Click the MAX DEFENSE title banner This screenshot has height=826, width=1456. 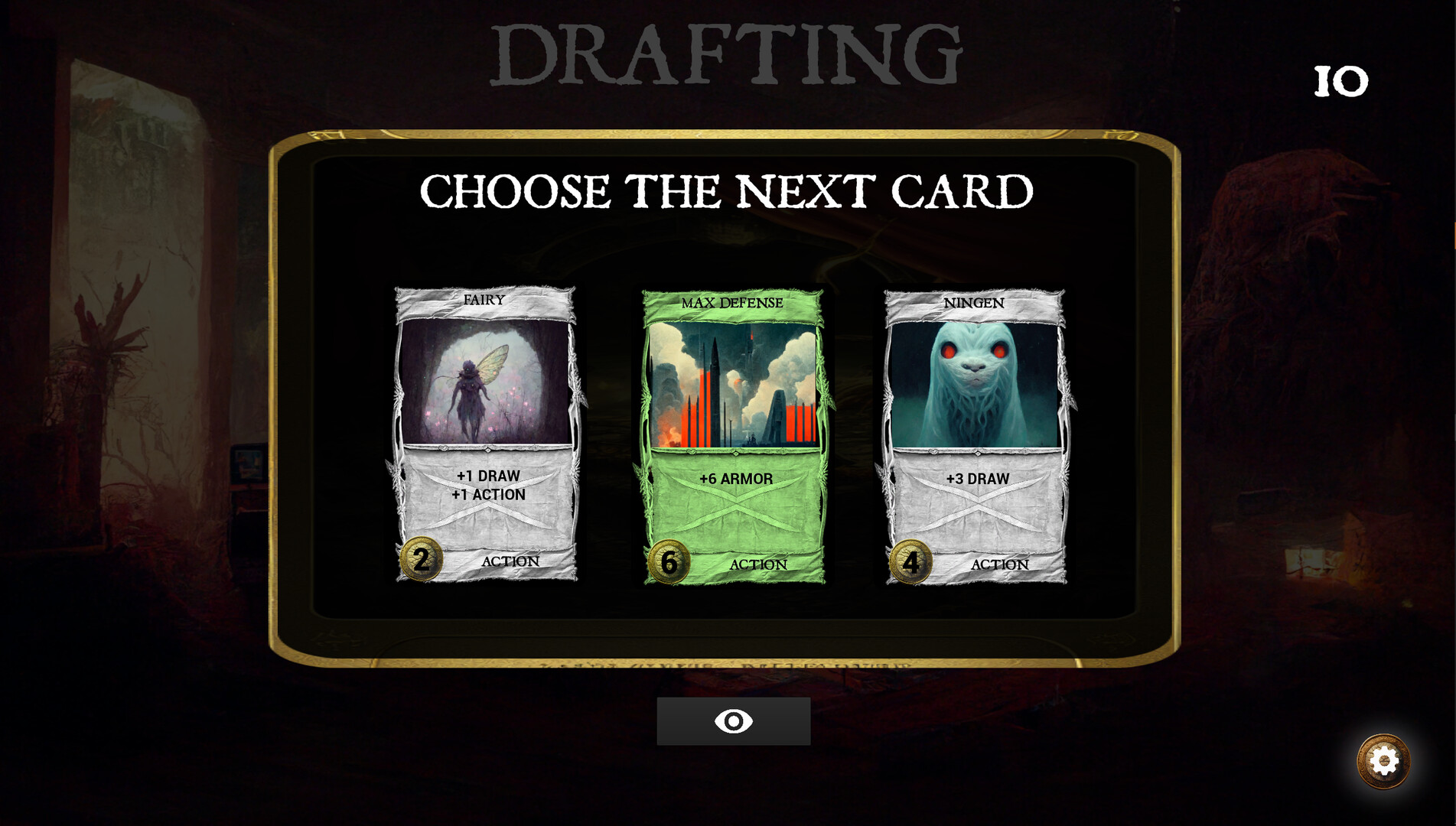[x=731, y=303]
